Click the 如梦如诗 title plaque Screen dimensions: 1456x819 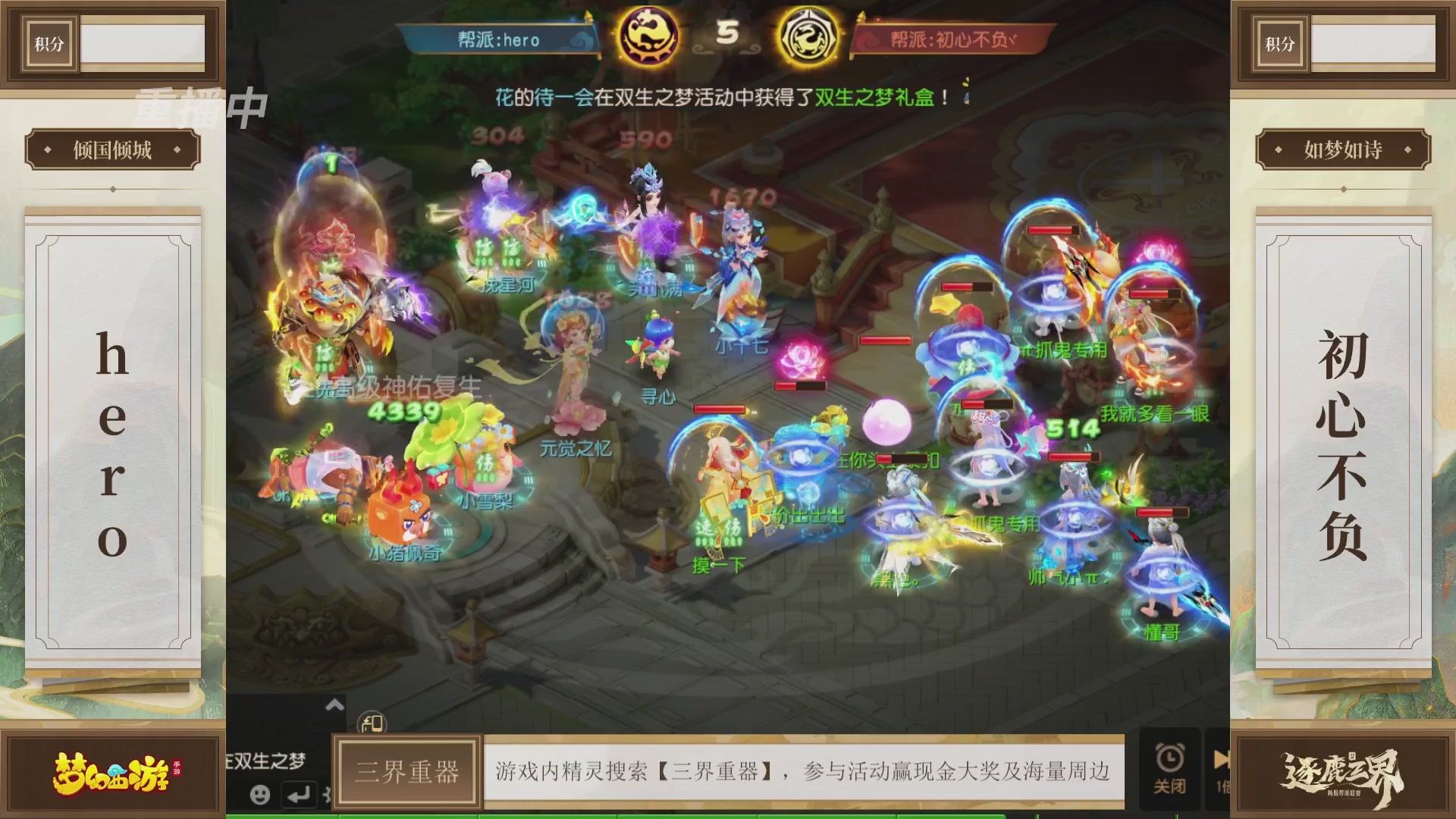click(1341, 150)
